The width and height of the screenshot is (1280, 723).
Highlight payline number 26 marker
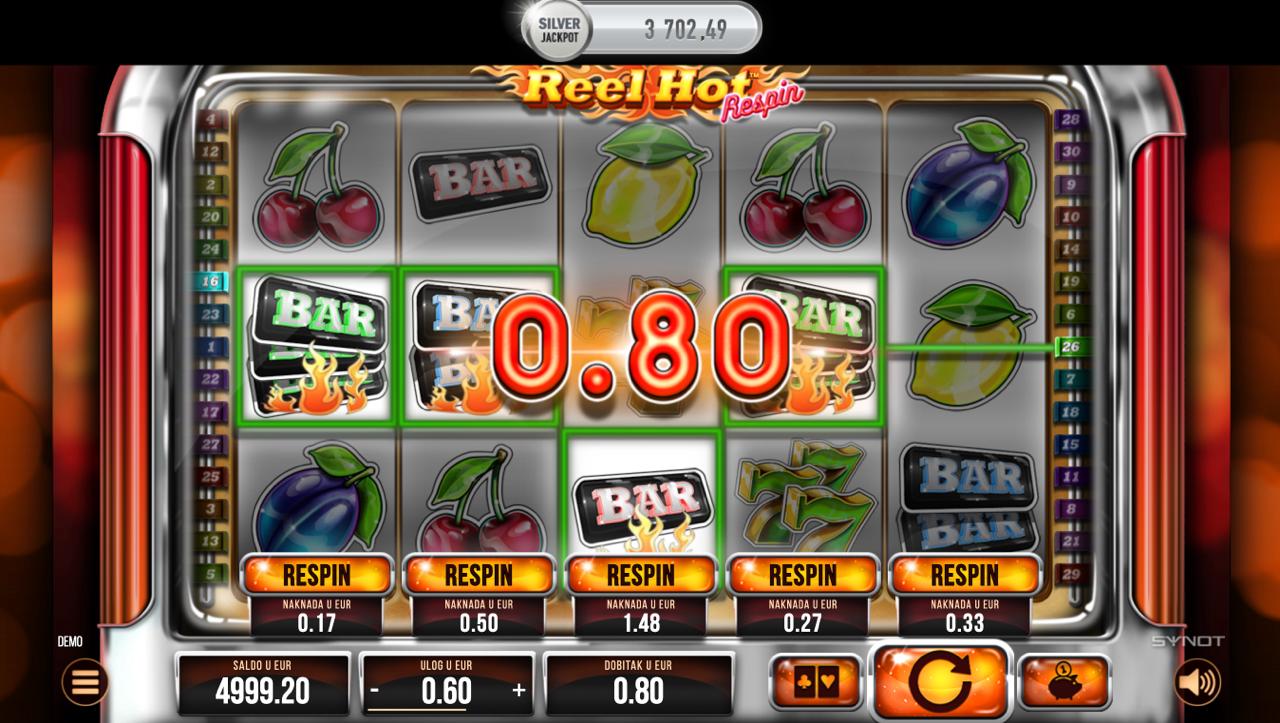[1070, 347]
